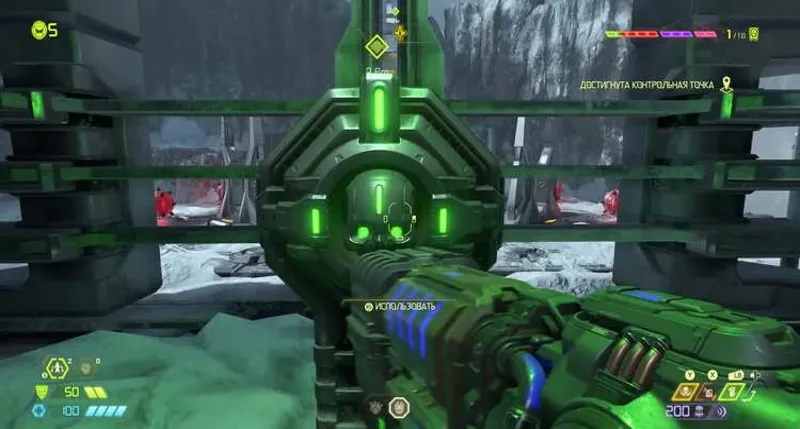
Task: Click the extra lives helmet icon
Action: [39, 30]
